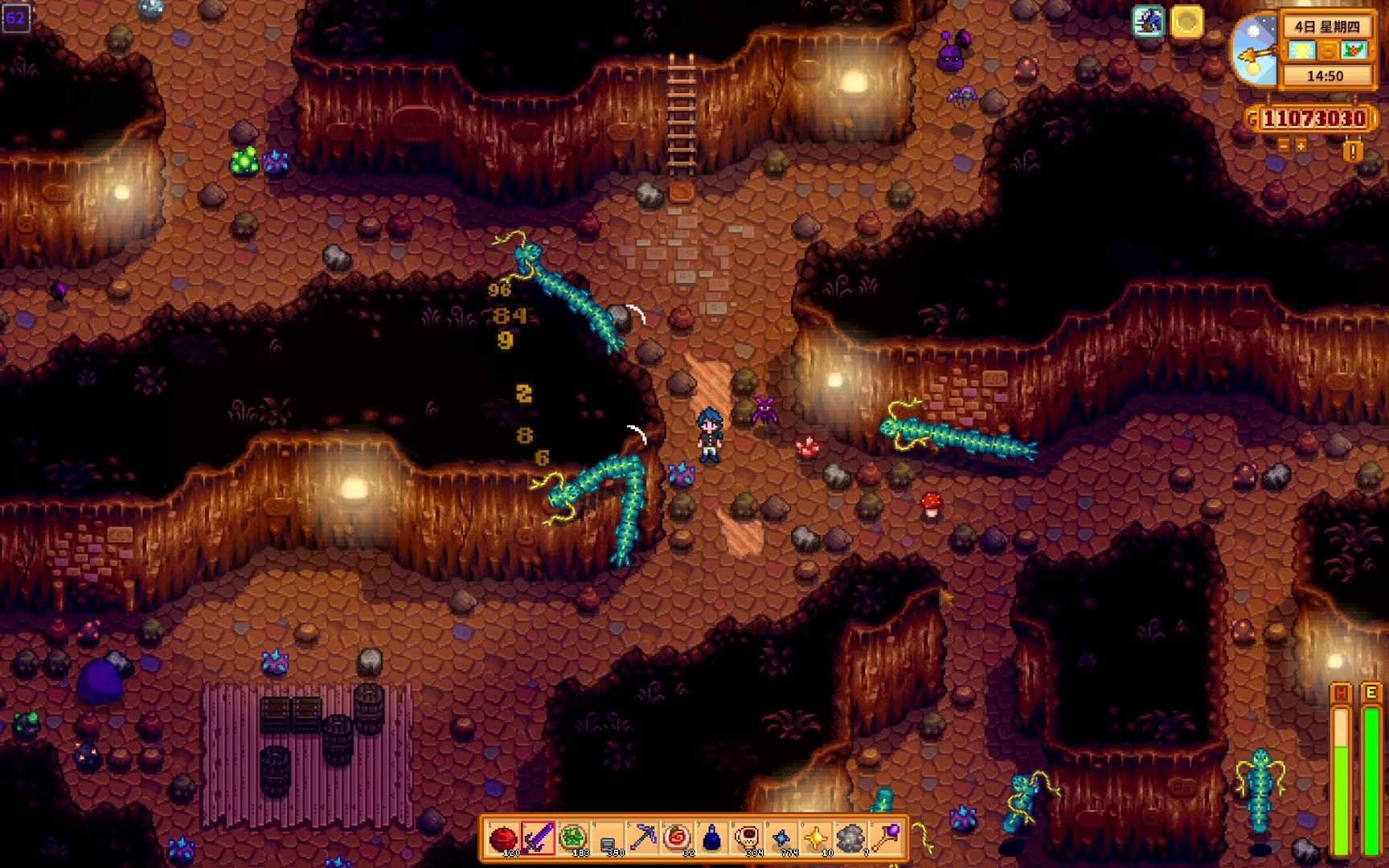Select the red fruit hotbar slot
This screenshot has width=1389, height=868.
coord(503,838)
